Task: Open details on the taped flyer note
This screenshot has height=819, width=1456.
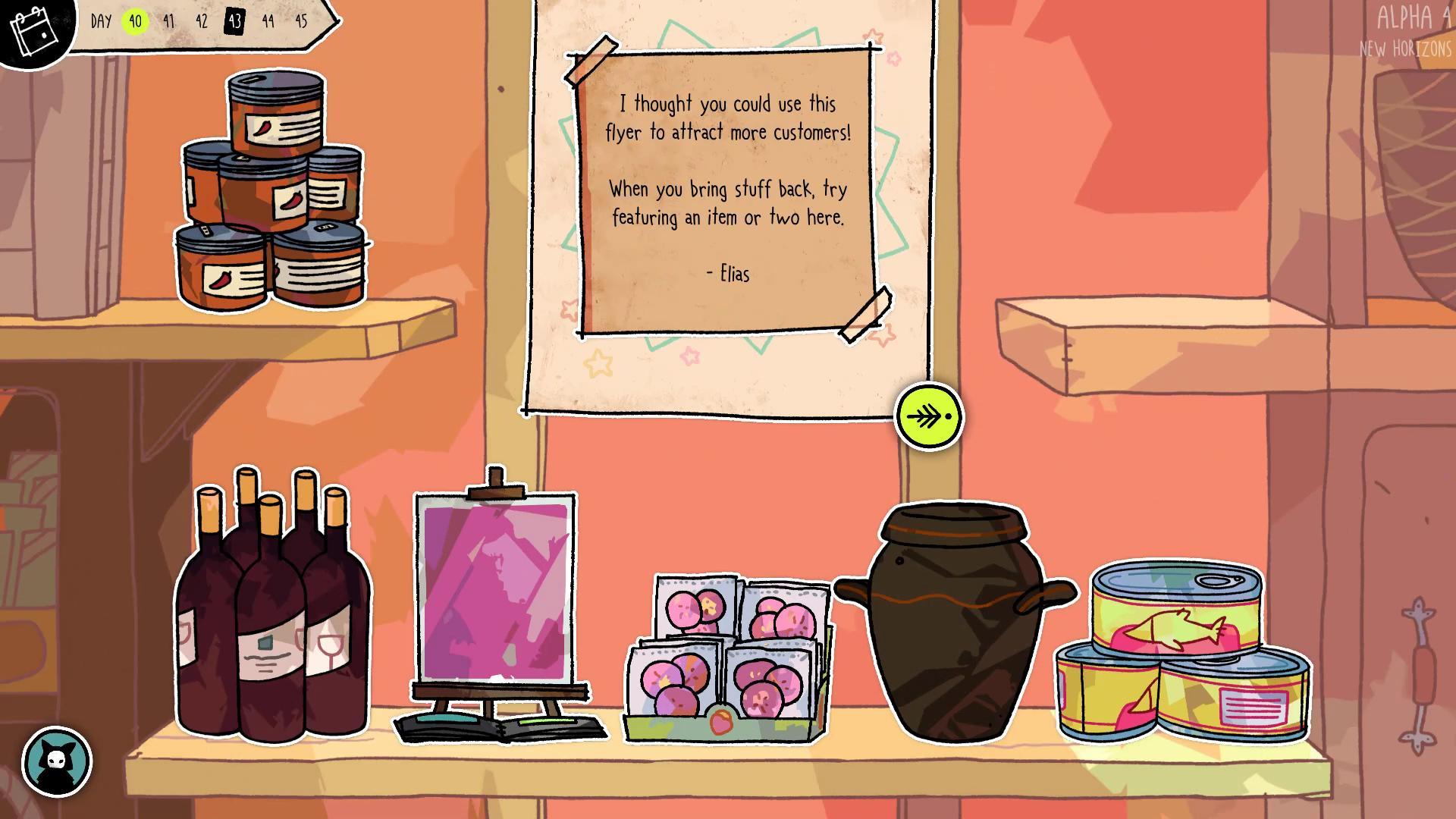Action: pyautogui.click(x=728, y=190)
